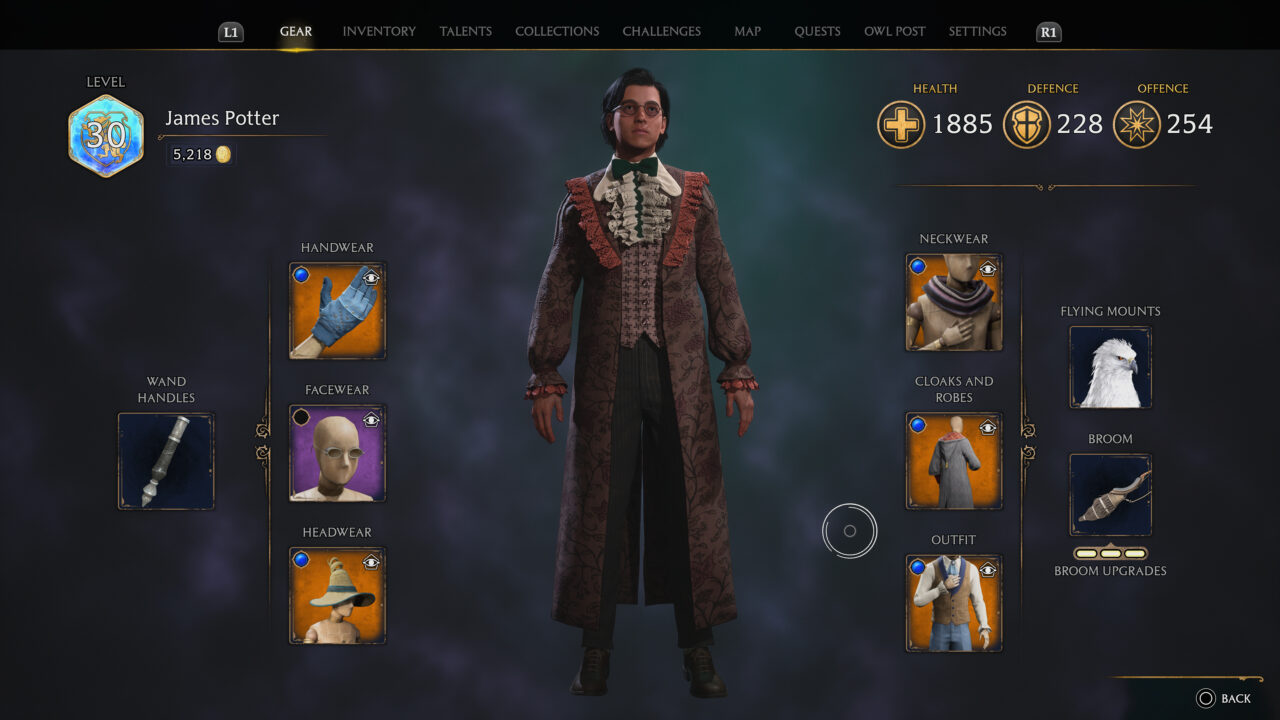Screen dimensions: 1280x720
Task: Click the Broom Upgrades progress pips
Action: (1109, 551)
